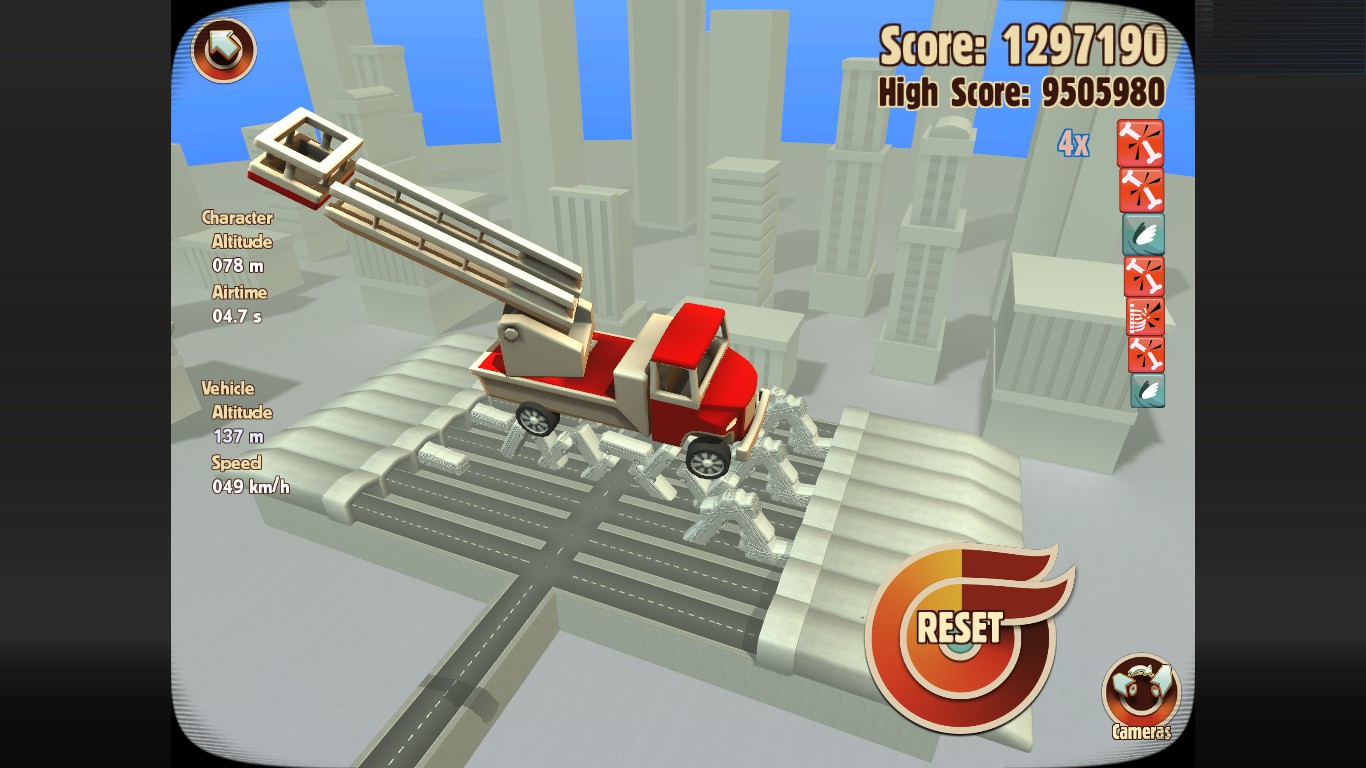The height and width of the screenshot is (768, 1366).
Task: Click the back arrow icon top-left
Action: coord(222,50)
